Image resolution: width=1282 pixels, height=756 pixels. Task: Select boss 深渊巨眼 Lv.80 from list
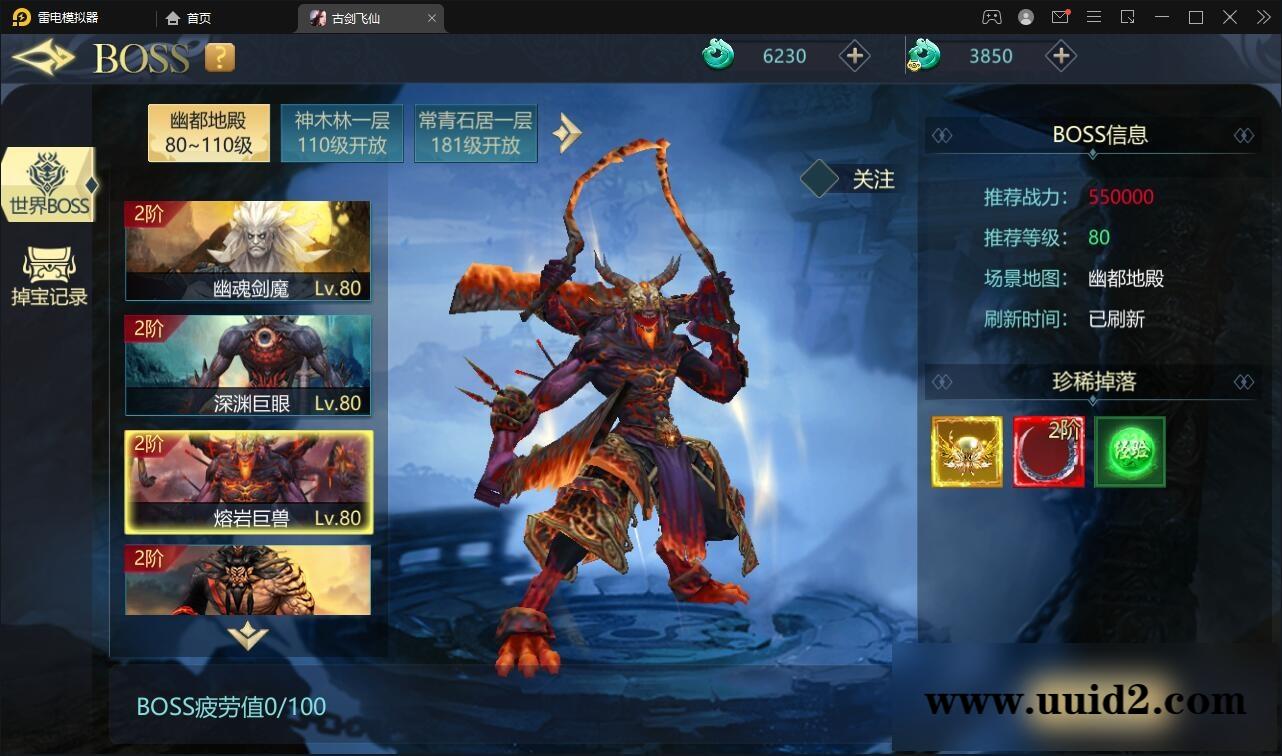pos(248,364)
